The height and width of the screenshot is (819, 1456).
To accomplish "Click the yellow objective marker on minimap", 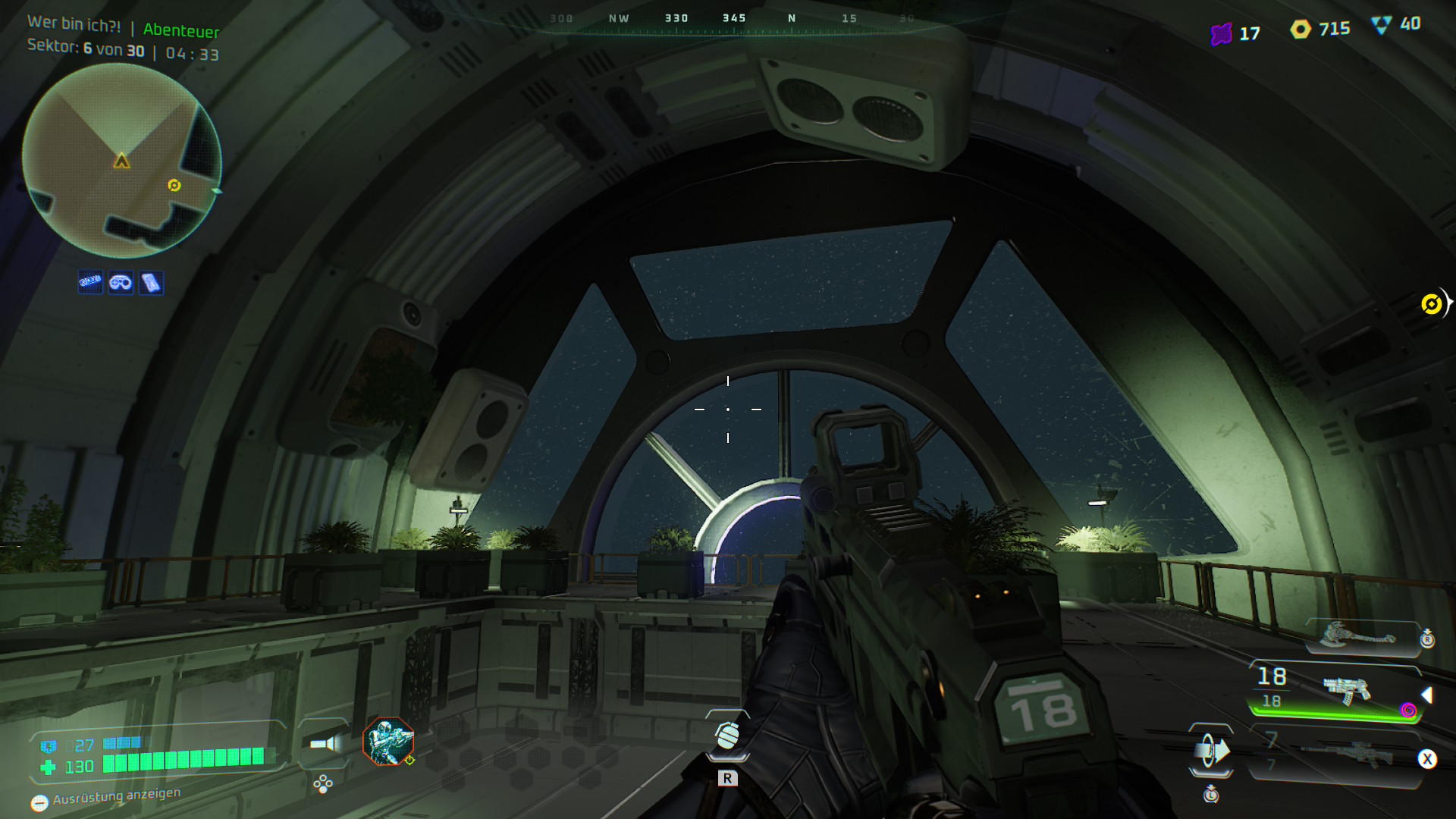I will coord(174,185).
